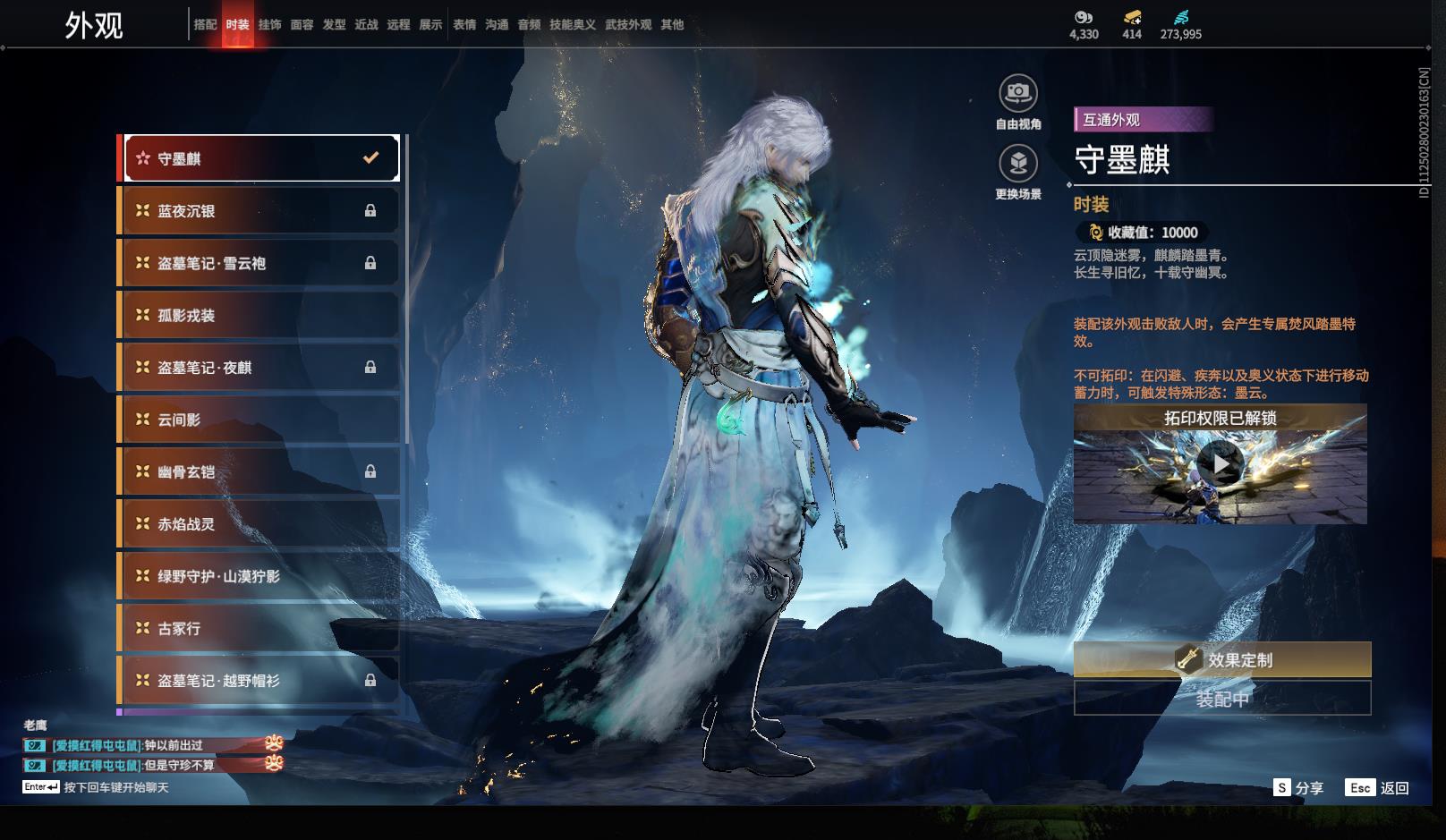Click the 分享 share button

pyautogui.click(x=1298, y=788)
